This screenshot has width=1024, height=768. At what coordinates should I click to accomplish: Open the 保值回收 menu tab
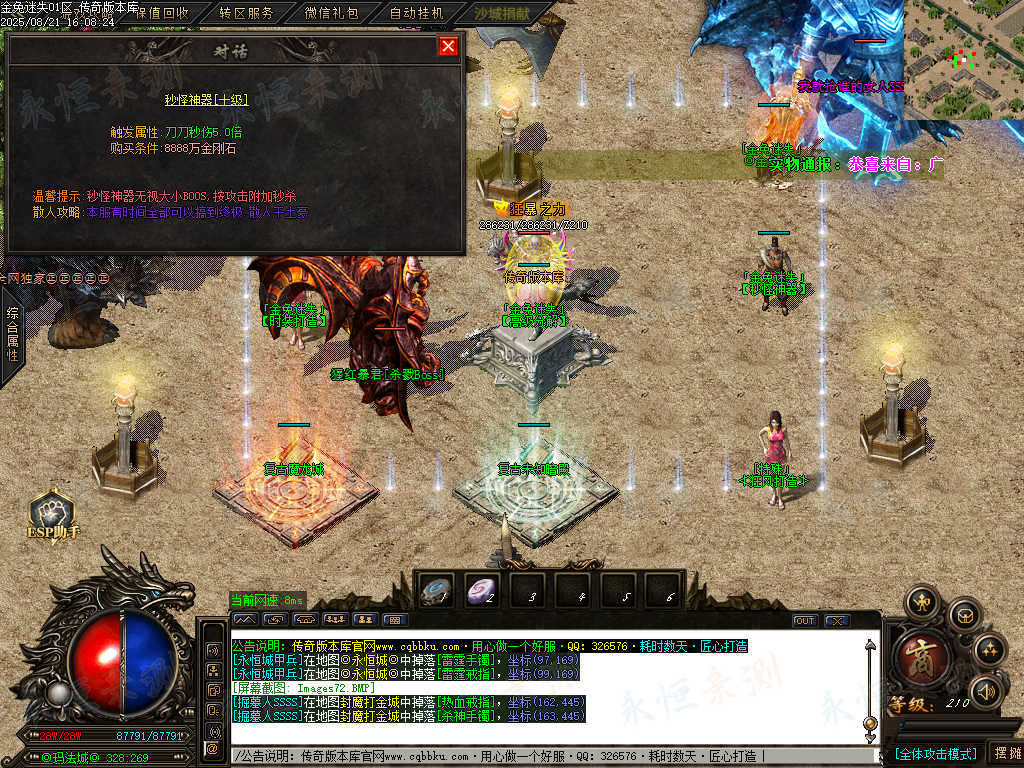(160, 14)
